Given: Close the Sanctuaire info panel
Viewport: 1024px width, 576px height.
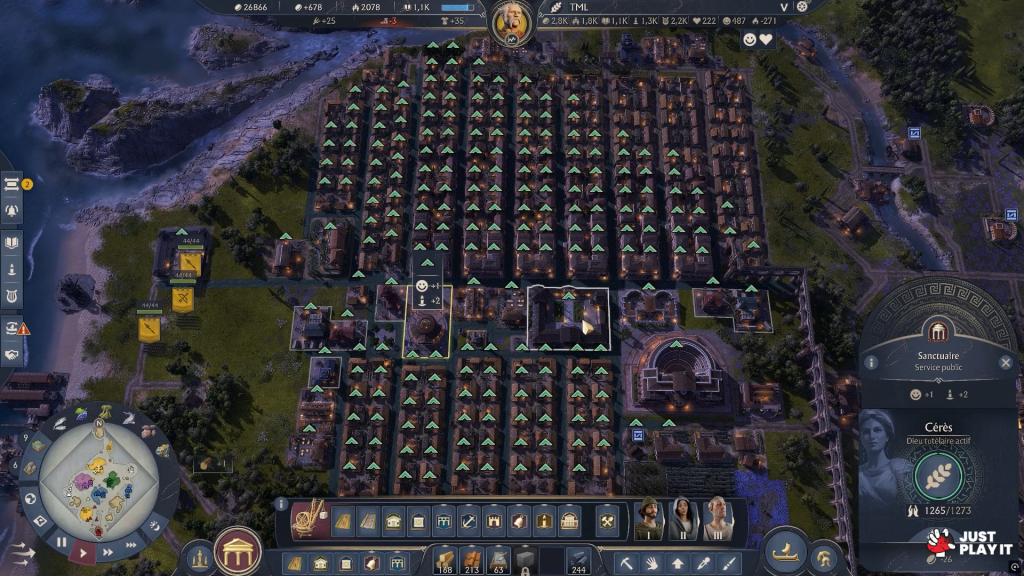Looking at the screenshot, I should [1006, 362].
